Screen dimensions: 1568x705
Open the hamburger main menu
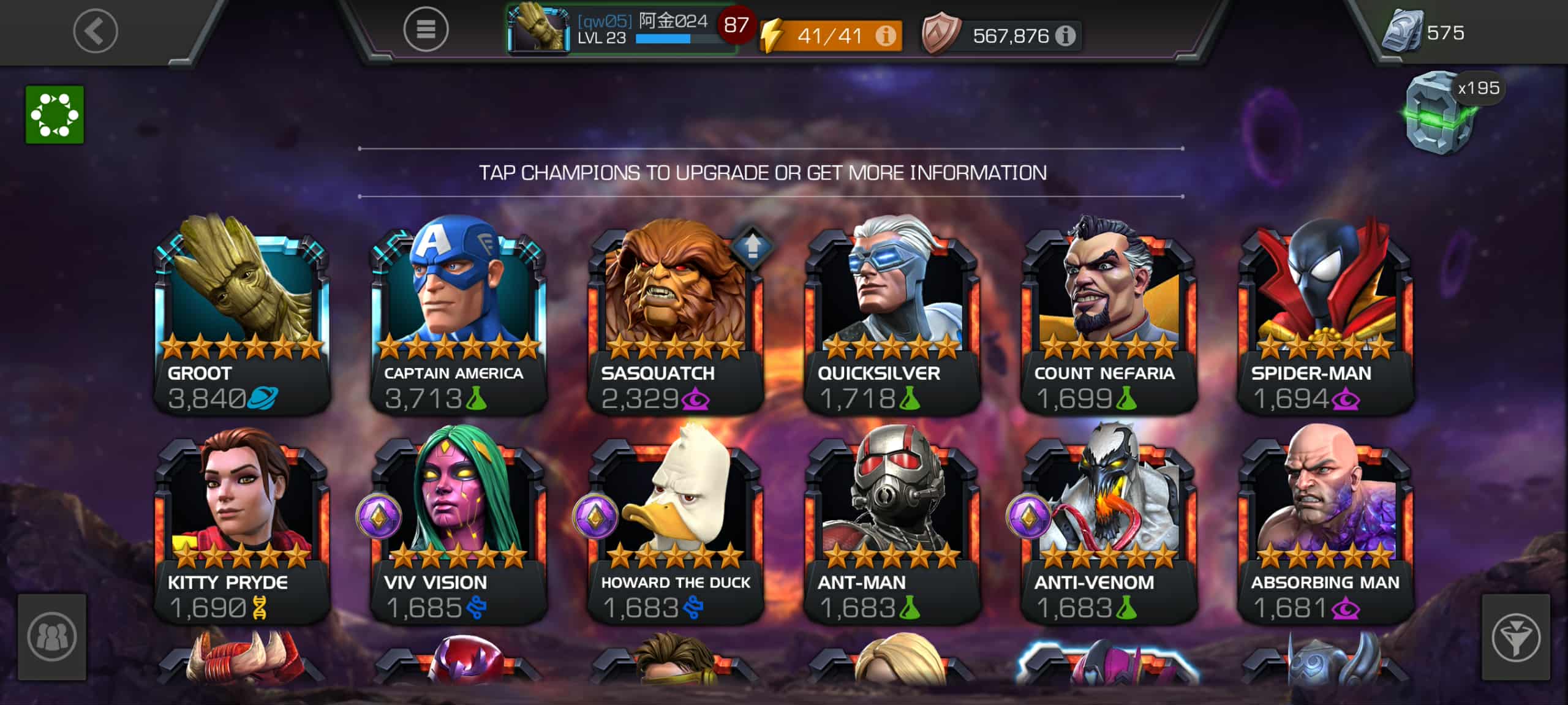[x=426, y=29]
